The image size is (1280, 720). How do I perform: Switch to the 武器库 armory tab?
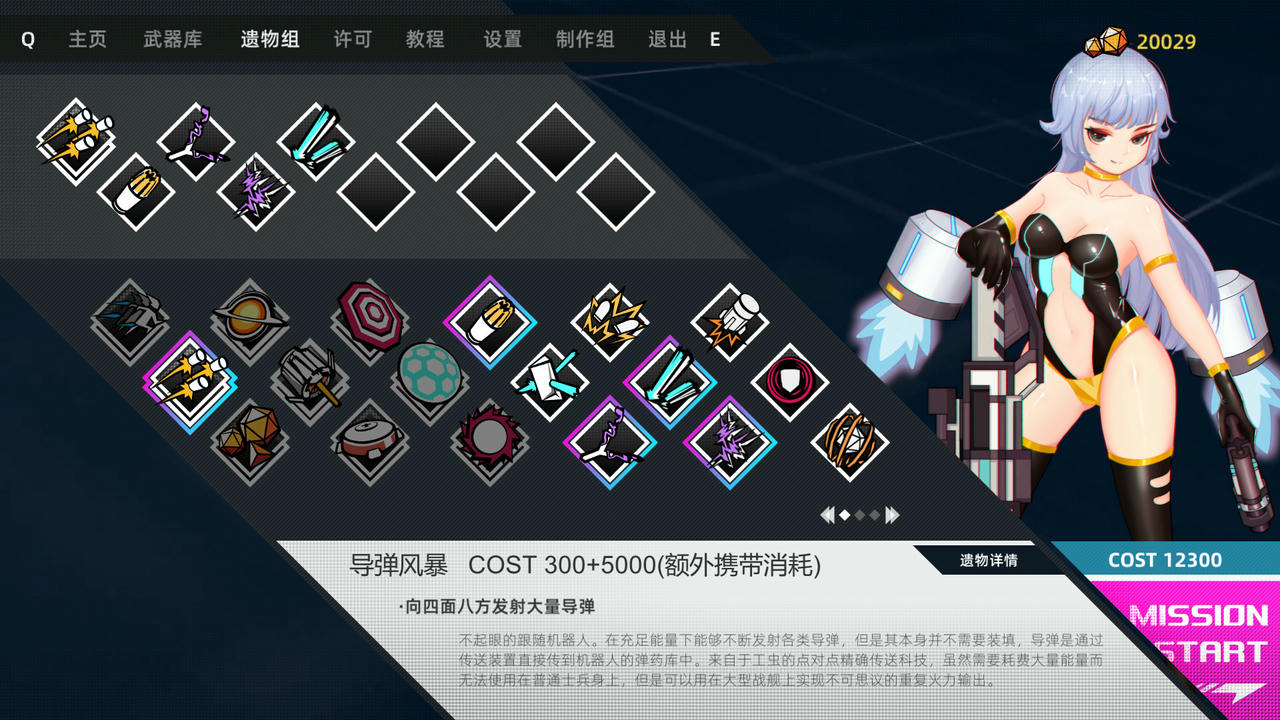pyautogui.click(x=172, y=40)
